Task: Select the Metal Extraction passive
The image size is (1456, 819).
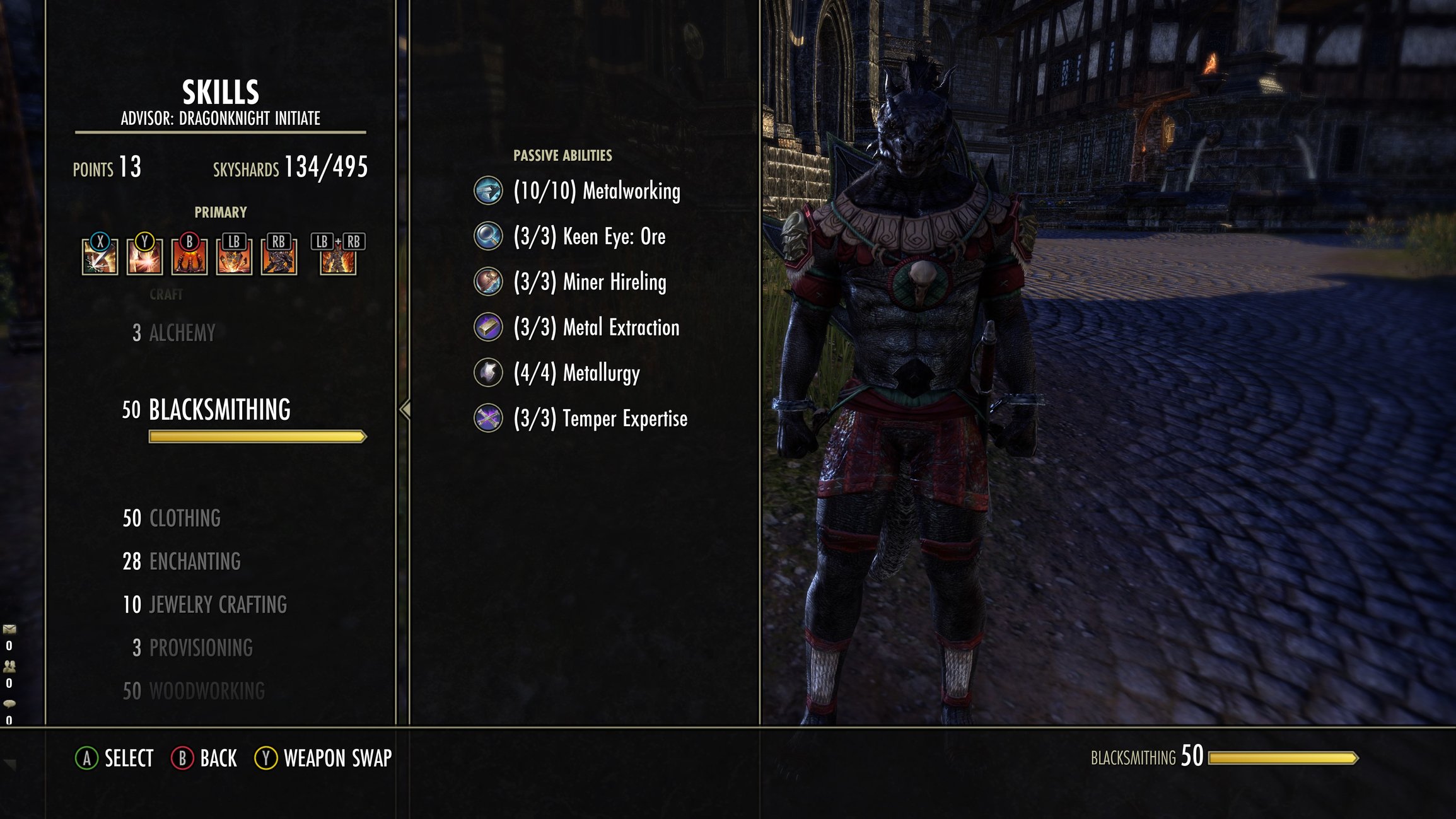Action: point(596,327)
